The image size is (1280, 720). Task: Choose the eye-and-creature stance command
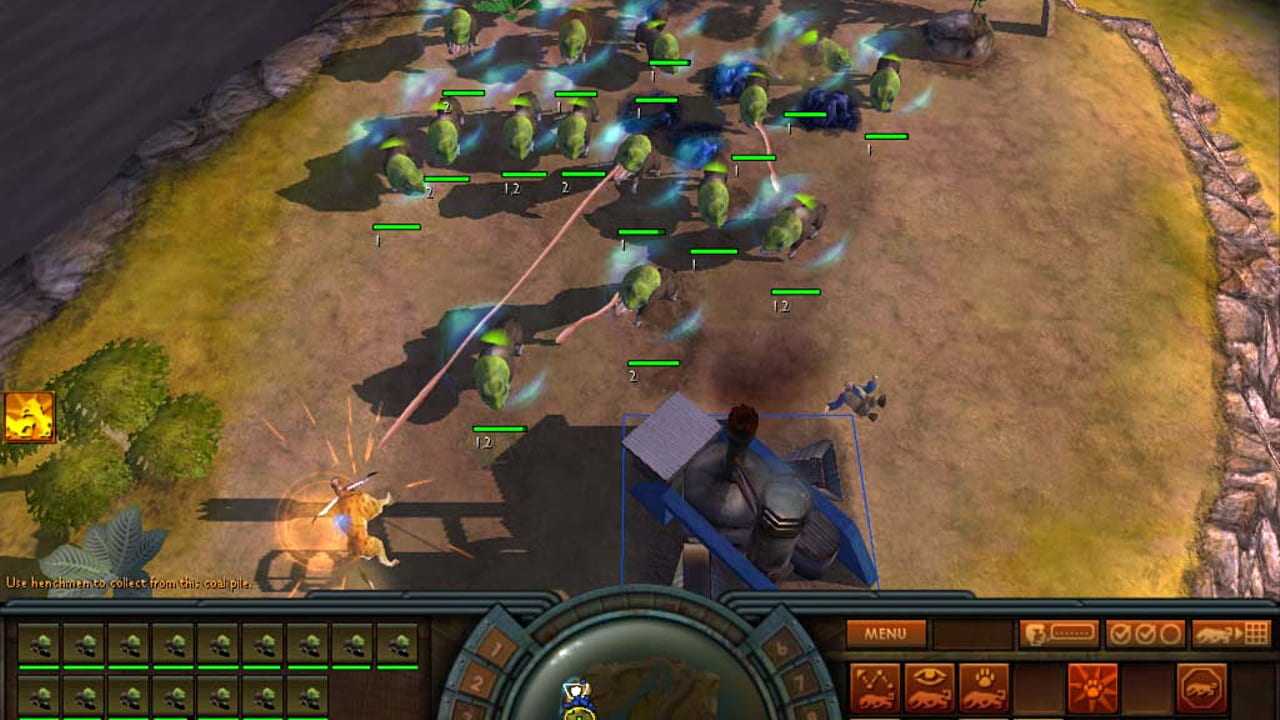point(929,688)
